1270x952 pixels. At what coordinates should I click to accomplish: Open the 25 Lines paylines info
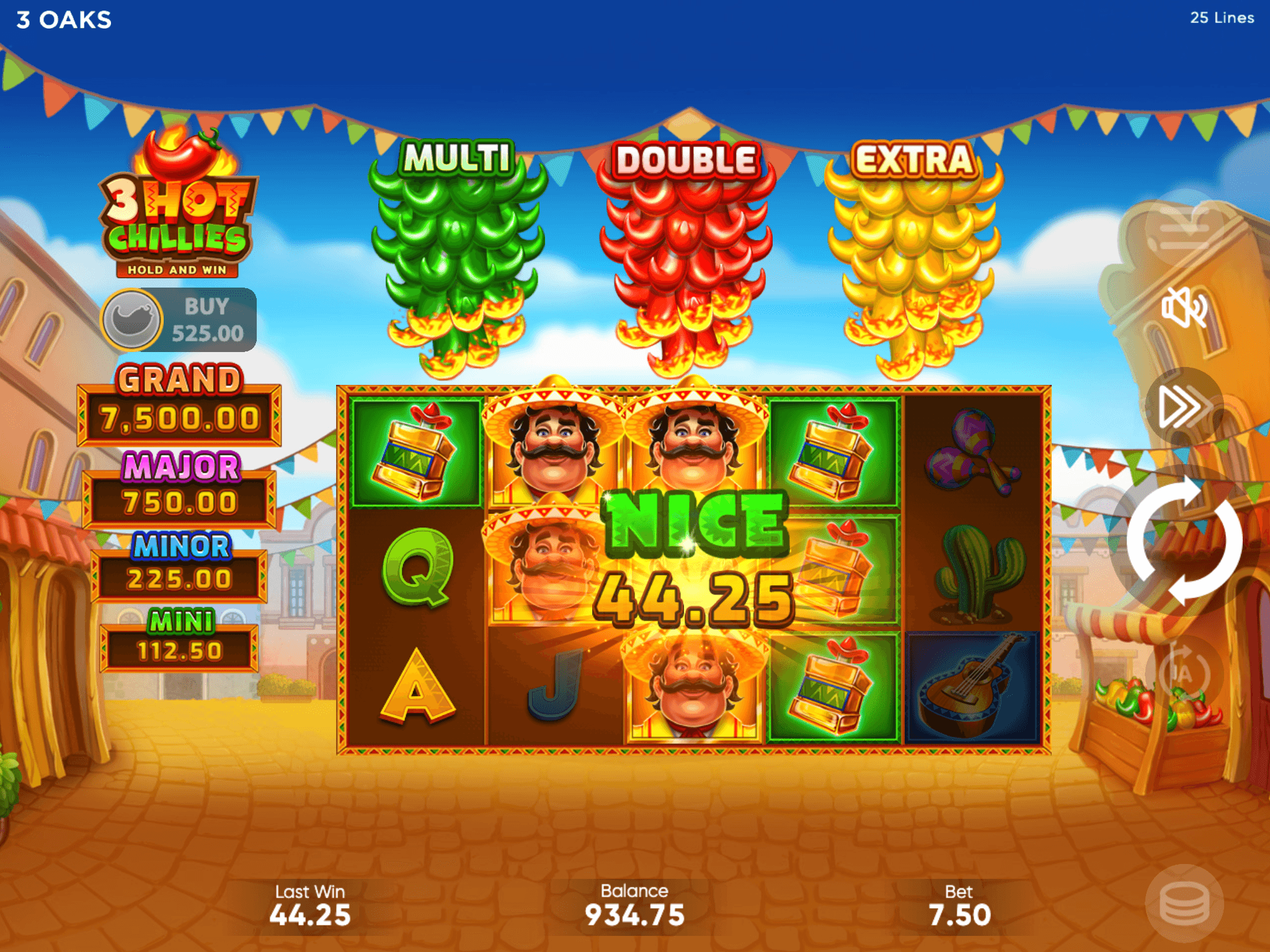click(x=1223, y=18)
